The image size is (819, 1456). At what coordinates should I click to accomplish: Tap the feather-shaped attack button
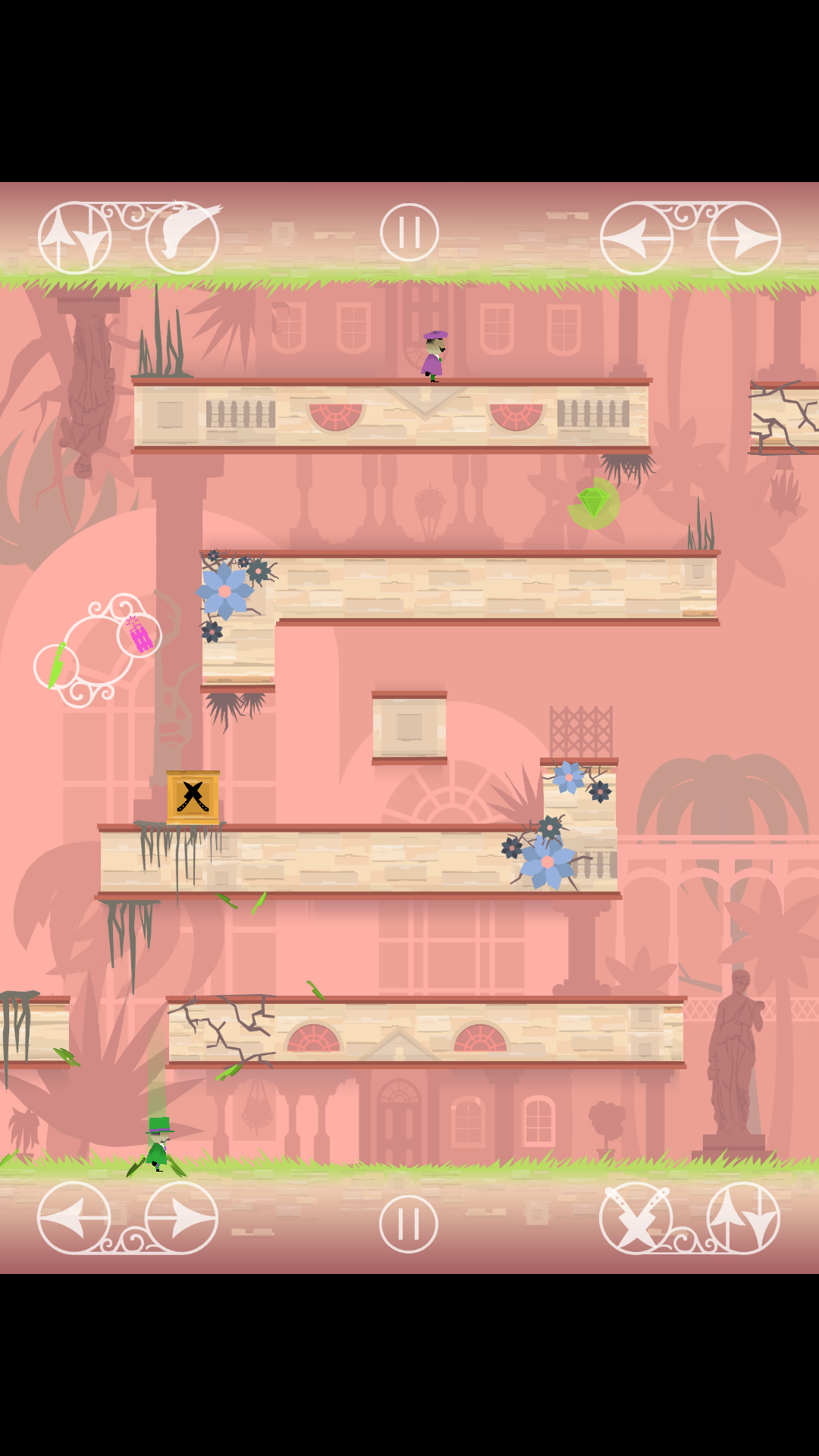[183, 237]
